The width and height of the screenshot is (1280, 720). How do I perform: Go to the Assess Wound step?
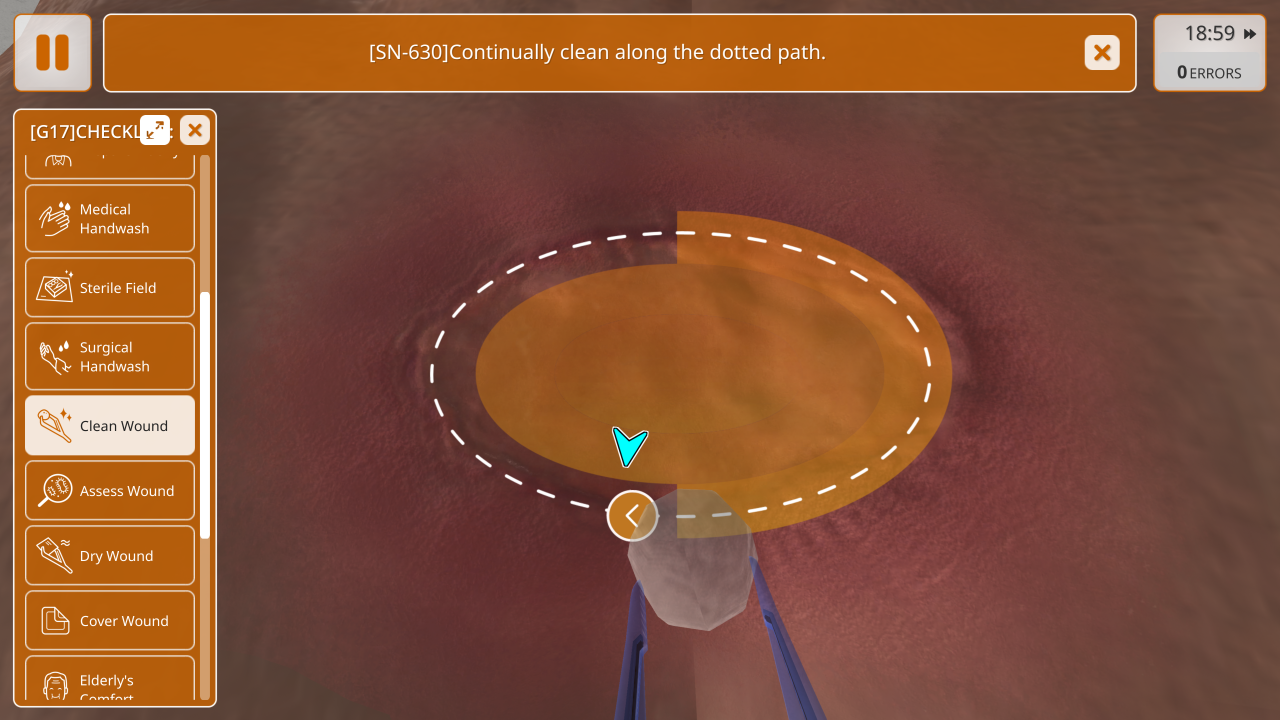(110, 491)
